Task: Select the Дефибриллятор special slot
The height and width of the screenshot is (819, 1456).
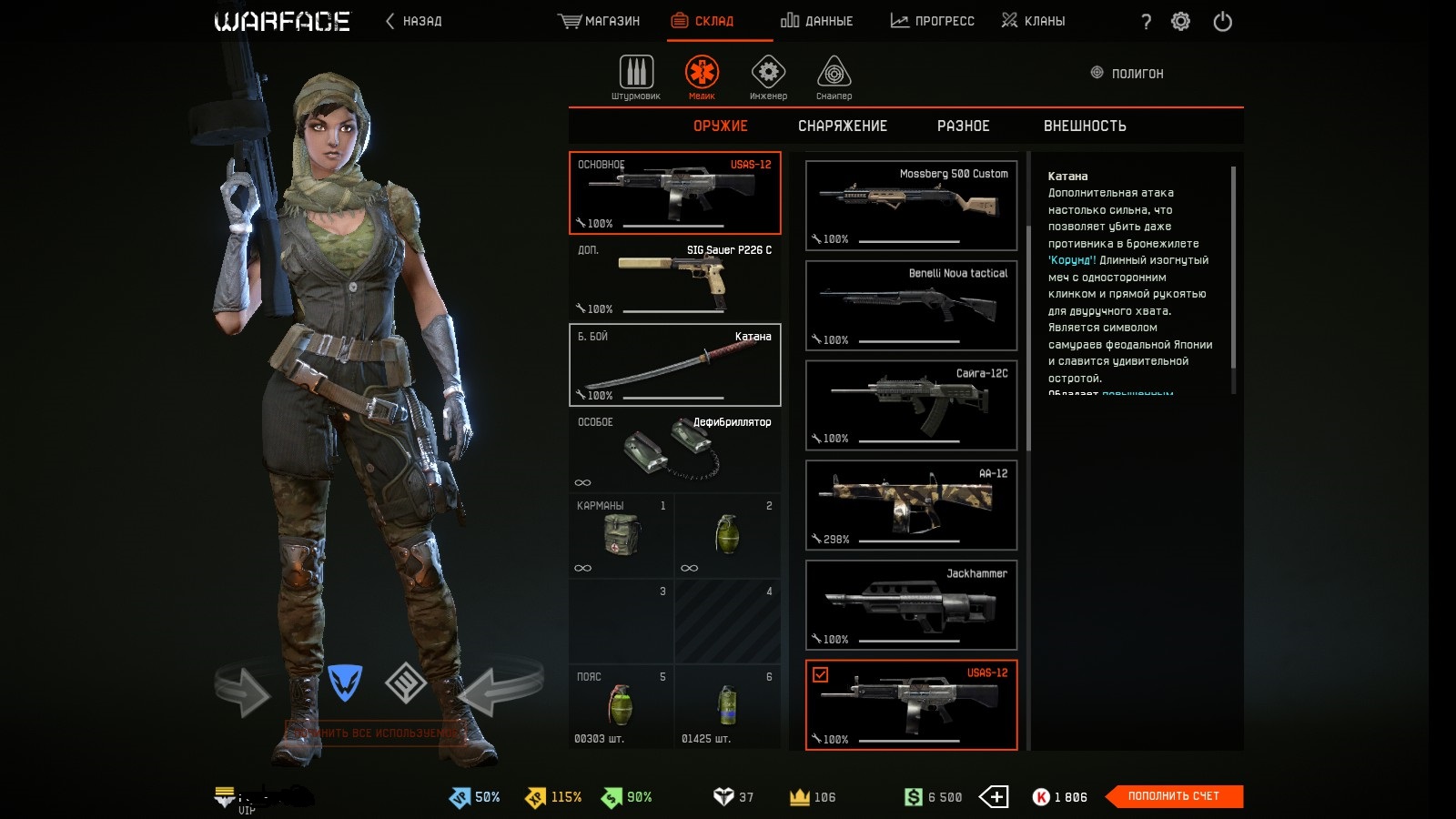Action: (674, 451)
